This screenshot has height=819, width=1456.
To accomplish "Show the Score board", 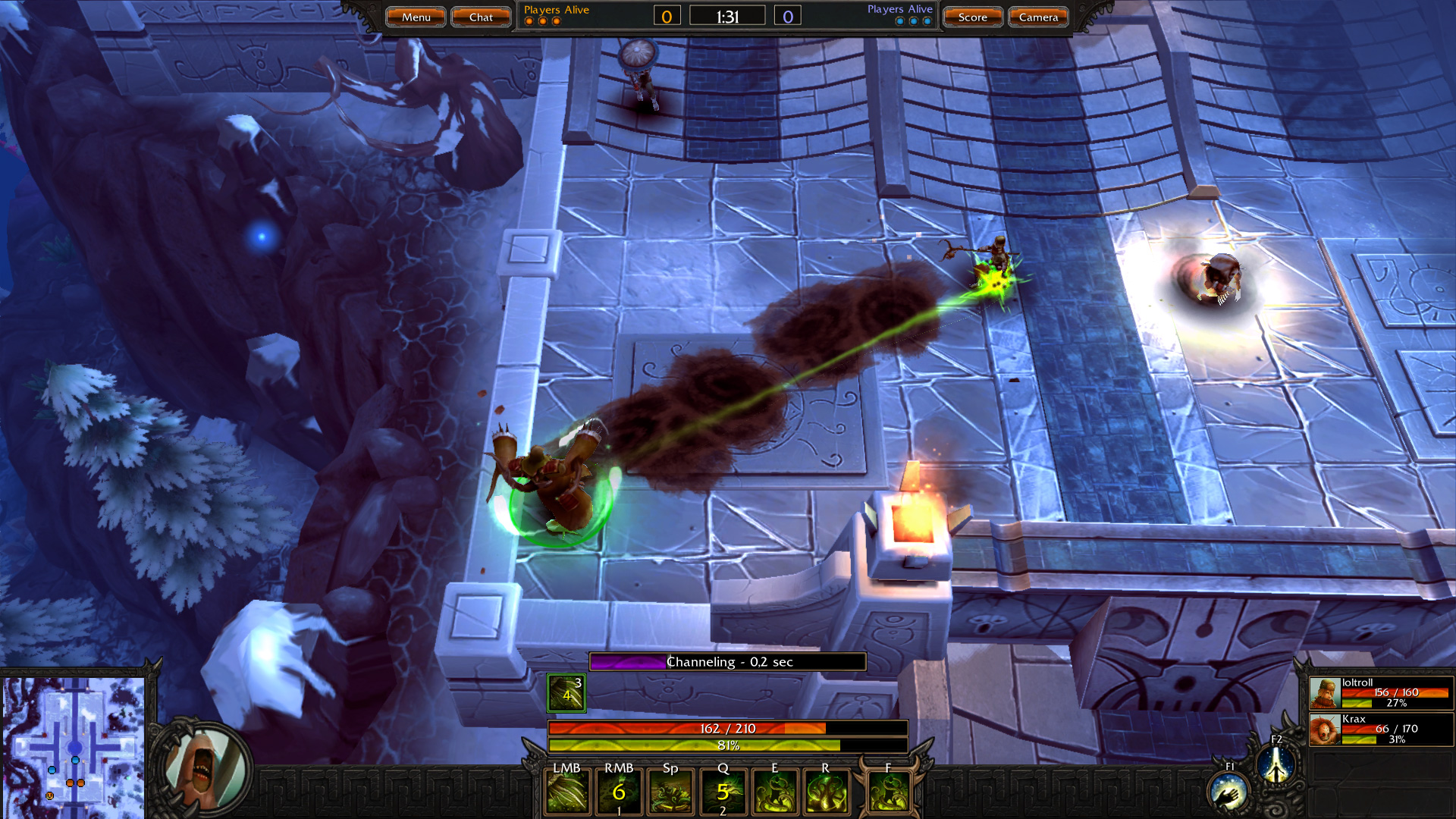I will tap(972, 17).
